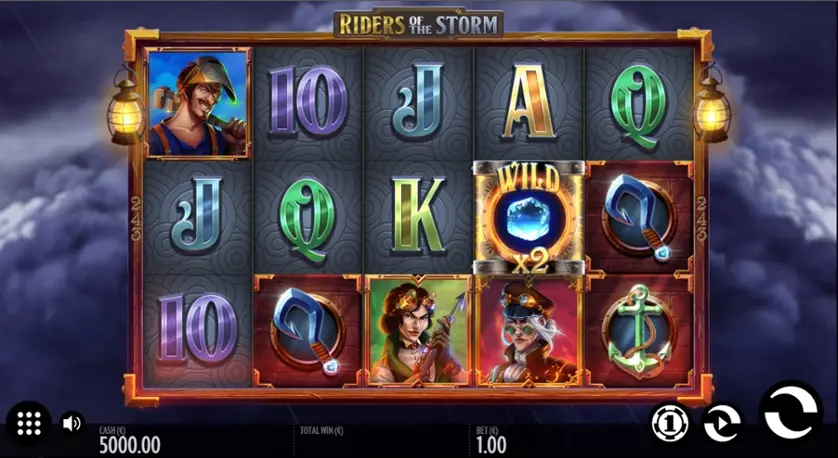Open the grid menu button
This screenshot has width=838, height=458.
pyautogui.click(x=29, y=423)
